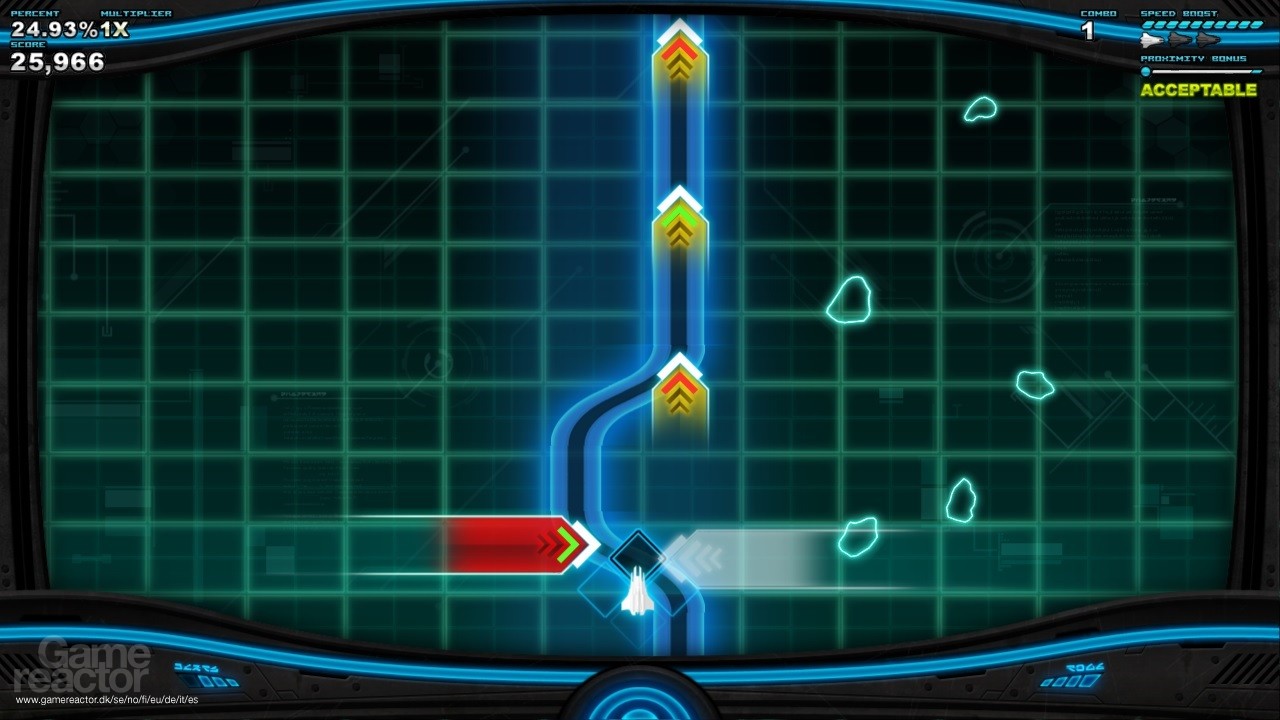Click the glowing asteroid outline on the right
The image size is (1280, 720).
[x=850, y=300]
